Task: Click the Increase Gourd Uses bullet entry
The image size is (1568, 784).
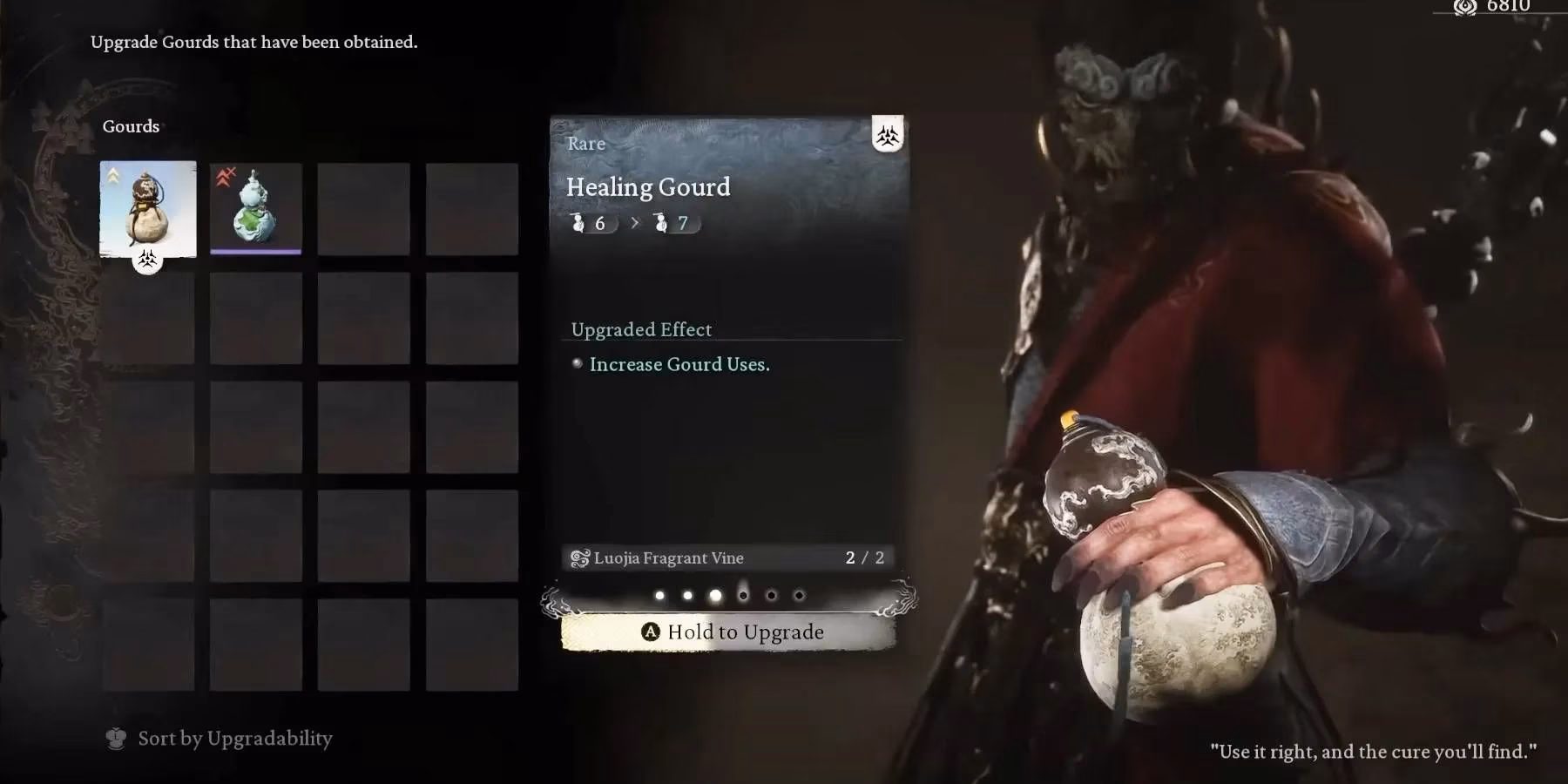Action: (679, 364)
